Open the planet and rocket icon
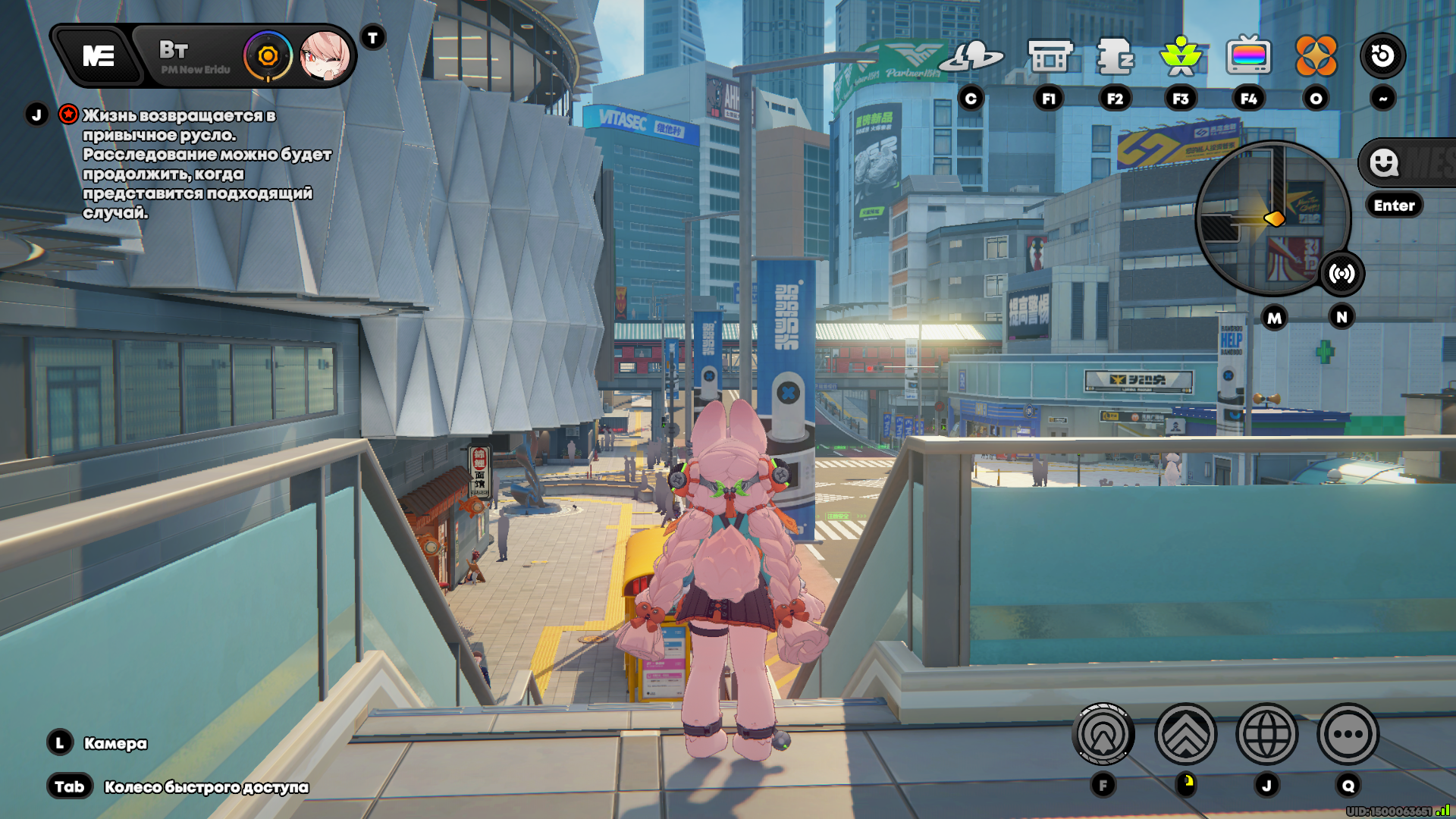Image resolution: width=1456 pixels, height=819 pixels. (971, 56)
